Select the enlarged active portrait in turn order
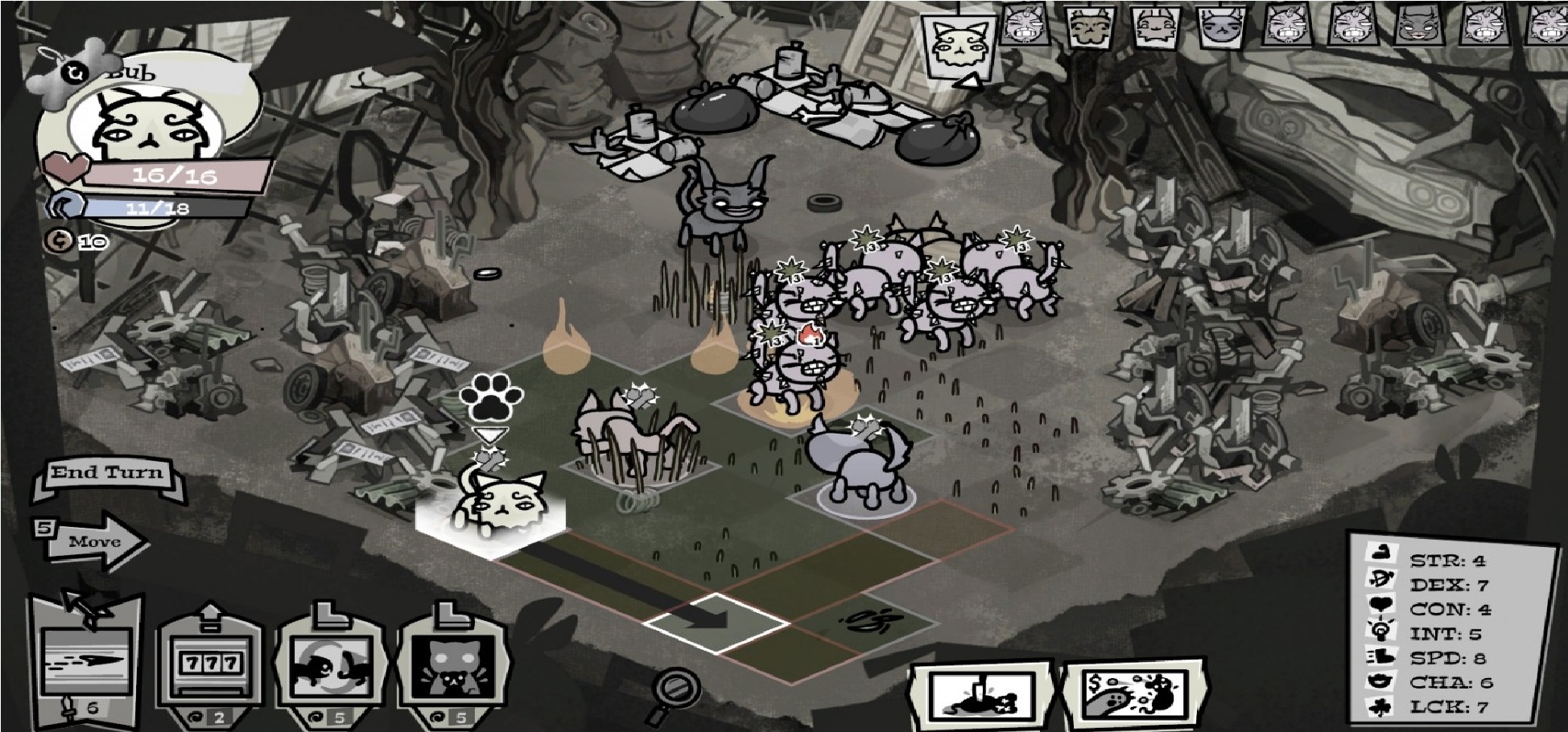 pyautogui.click(x=959, y=46)
